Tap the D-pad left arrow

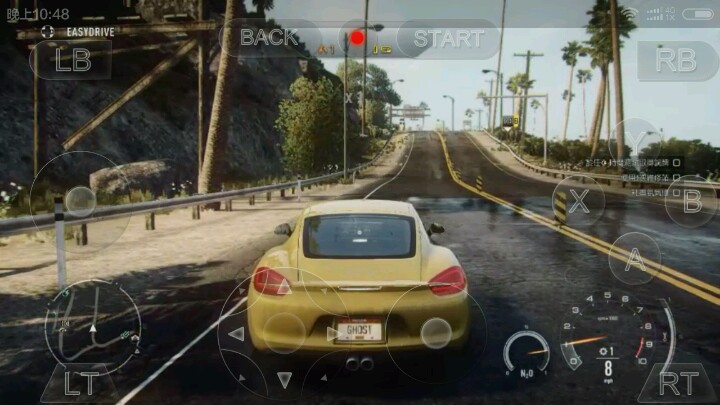tap(236, 333)
